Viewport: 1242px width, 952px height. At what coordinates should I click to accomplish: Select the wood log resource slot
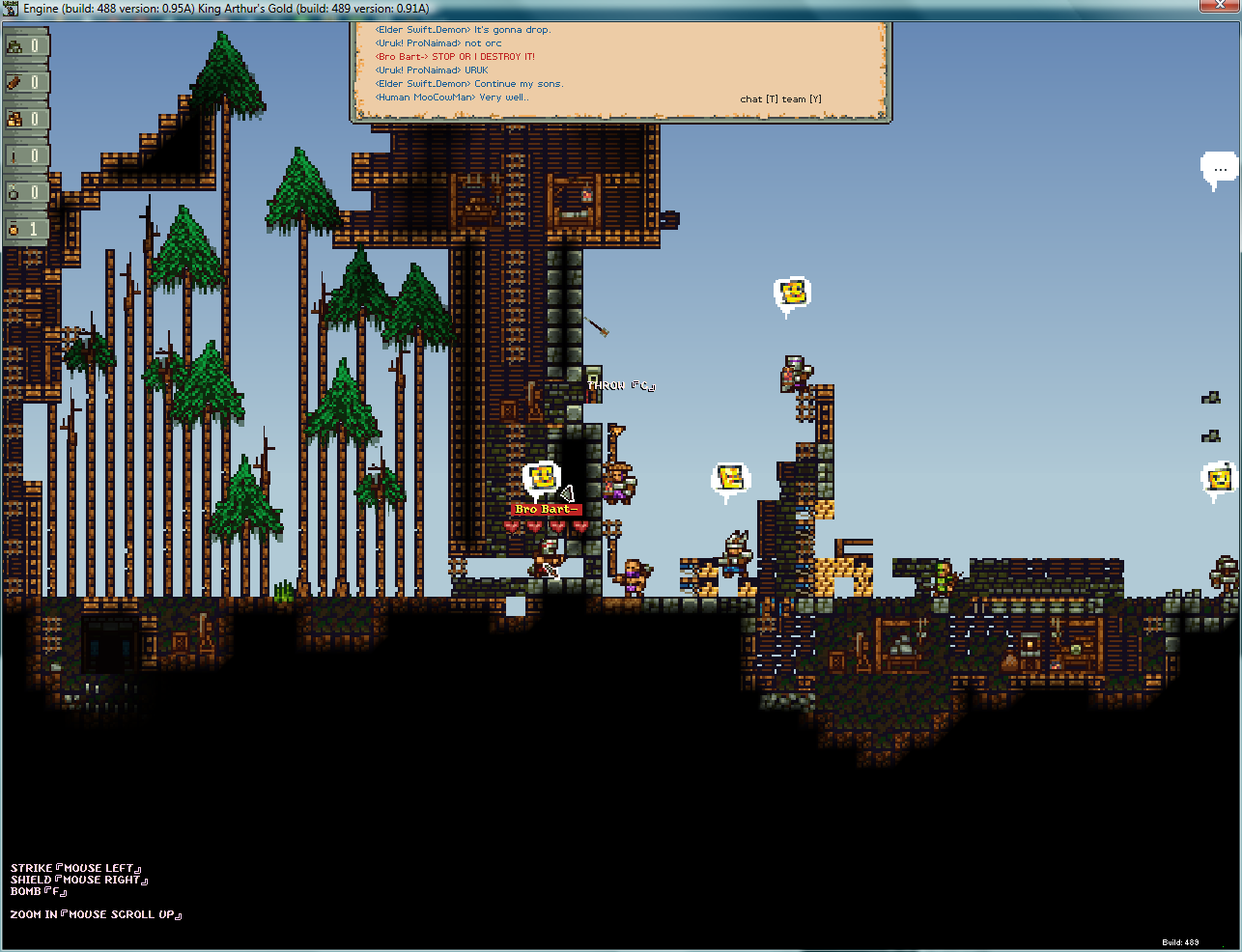click(25, 82)
